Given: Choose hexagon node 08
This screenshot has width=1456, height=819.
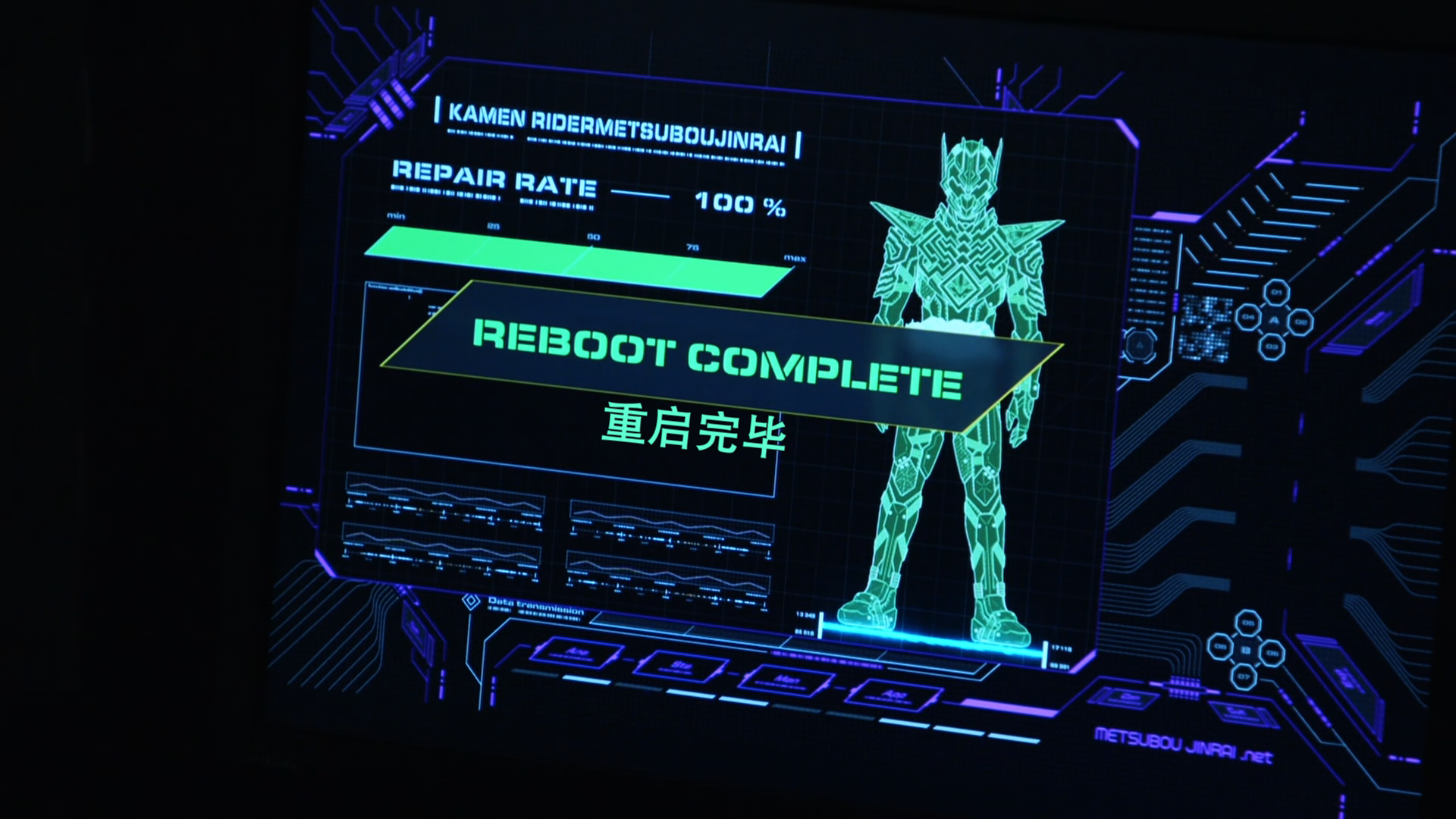Looking at the screenshot, I should pyautogui.click(x=1220, y=647).
